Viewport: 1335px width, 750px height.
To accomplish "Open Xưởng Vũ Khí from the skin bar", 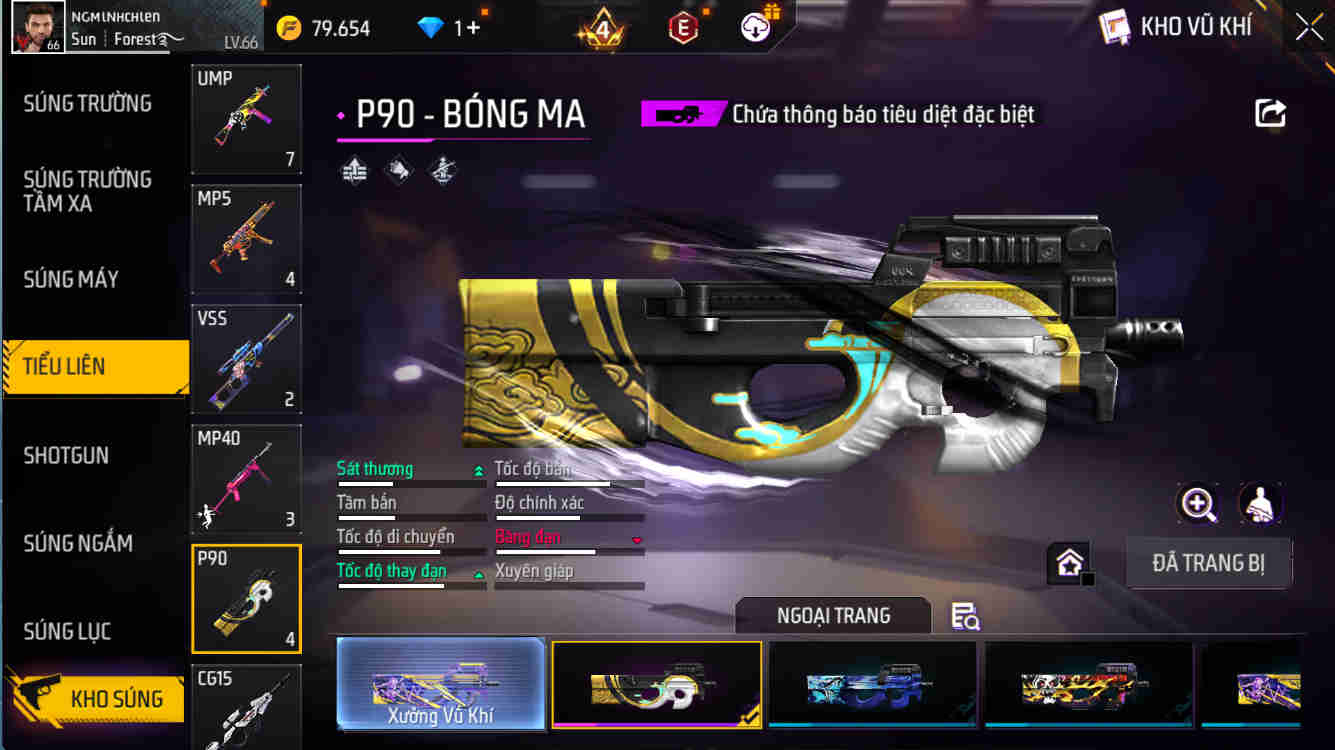I will click(440, 685).
